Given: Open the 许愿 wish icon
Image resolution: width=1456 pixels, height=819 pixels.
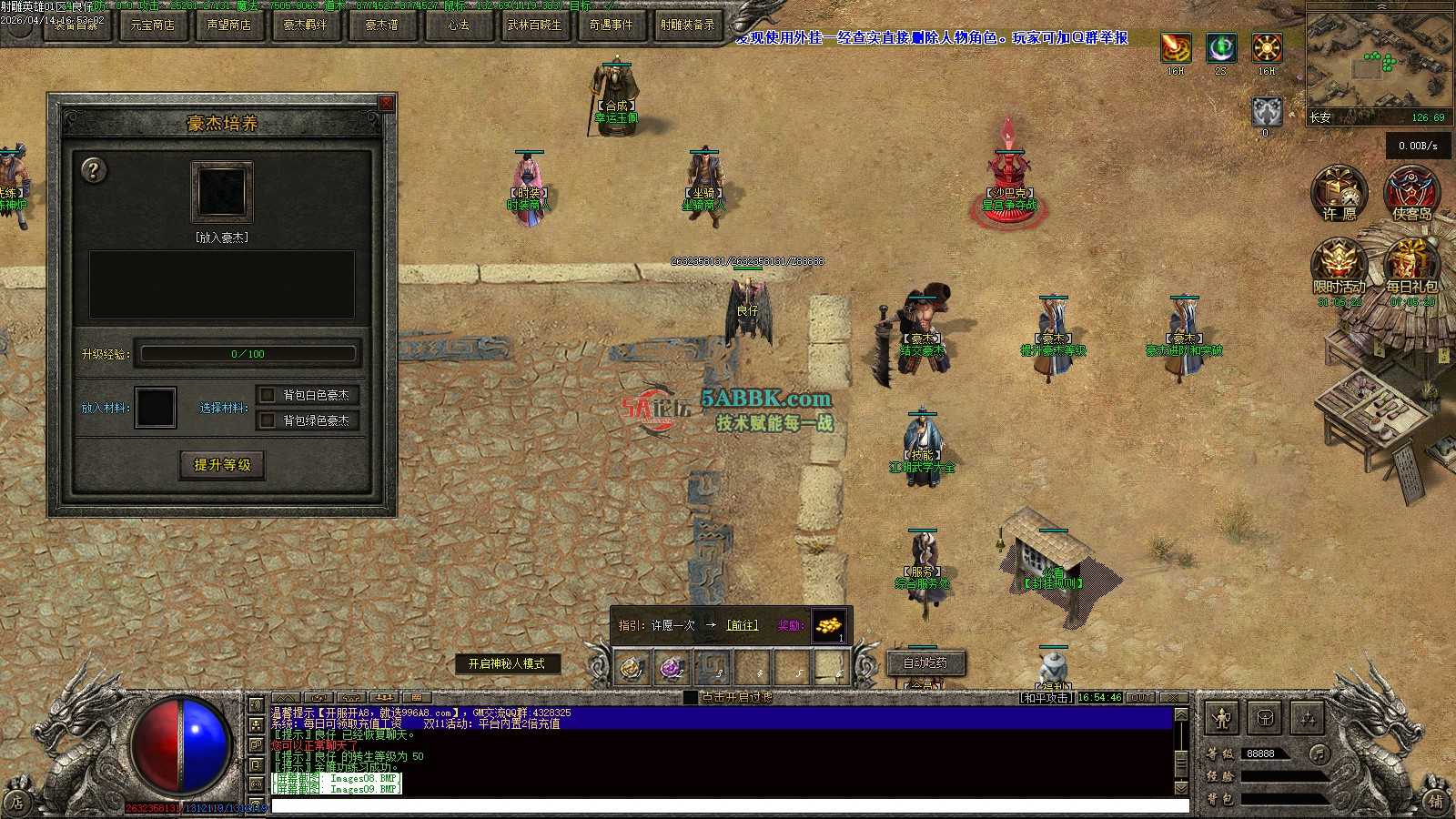Looking at the screenshot, I should 1339,192.
